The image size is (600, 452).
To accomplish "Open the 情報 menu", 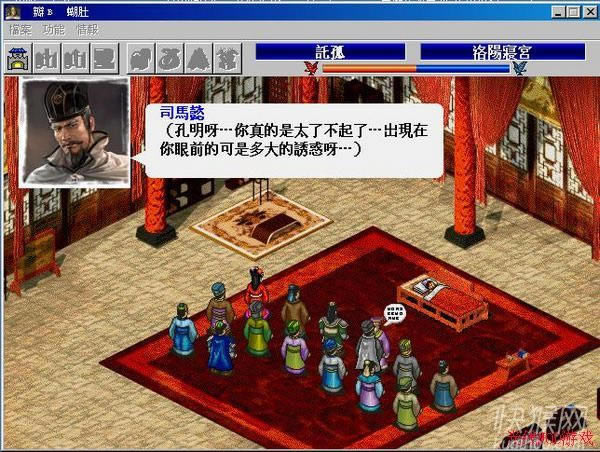I will (88, 31).
